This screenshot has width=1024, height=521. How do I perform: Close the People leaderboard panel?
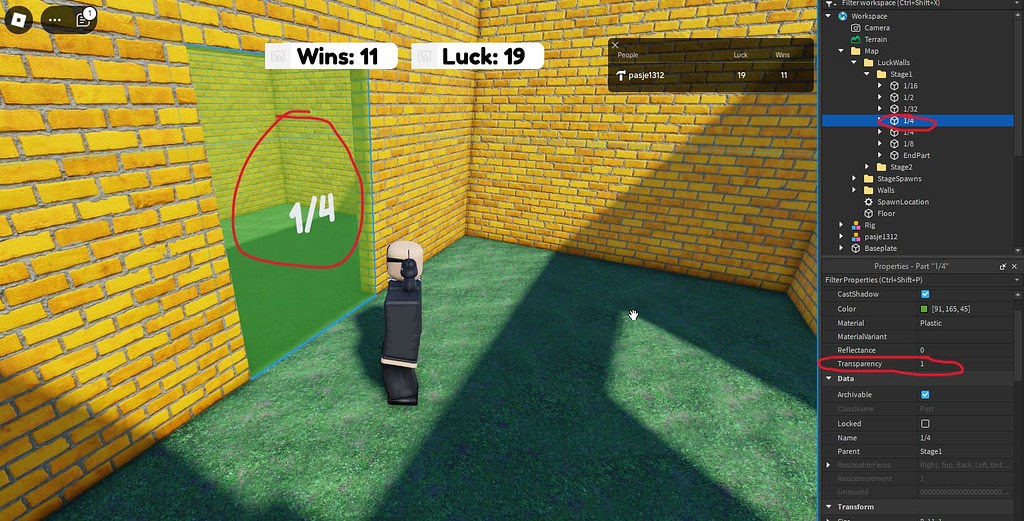615,45
